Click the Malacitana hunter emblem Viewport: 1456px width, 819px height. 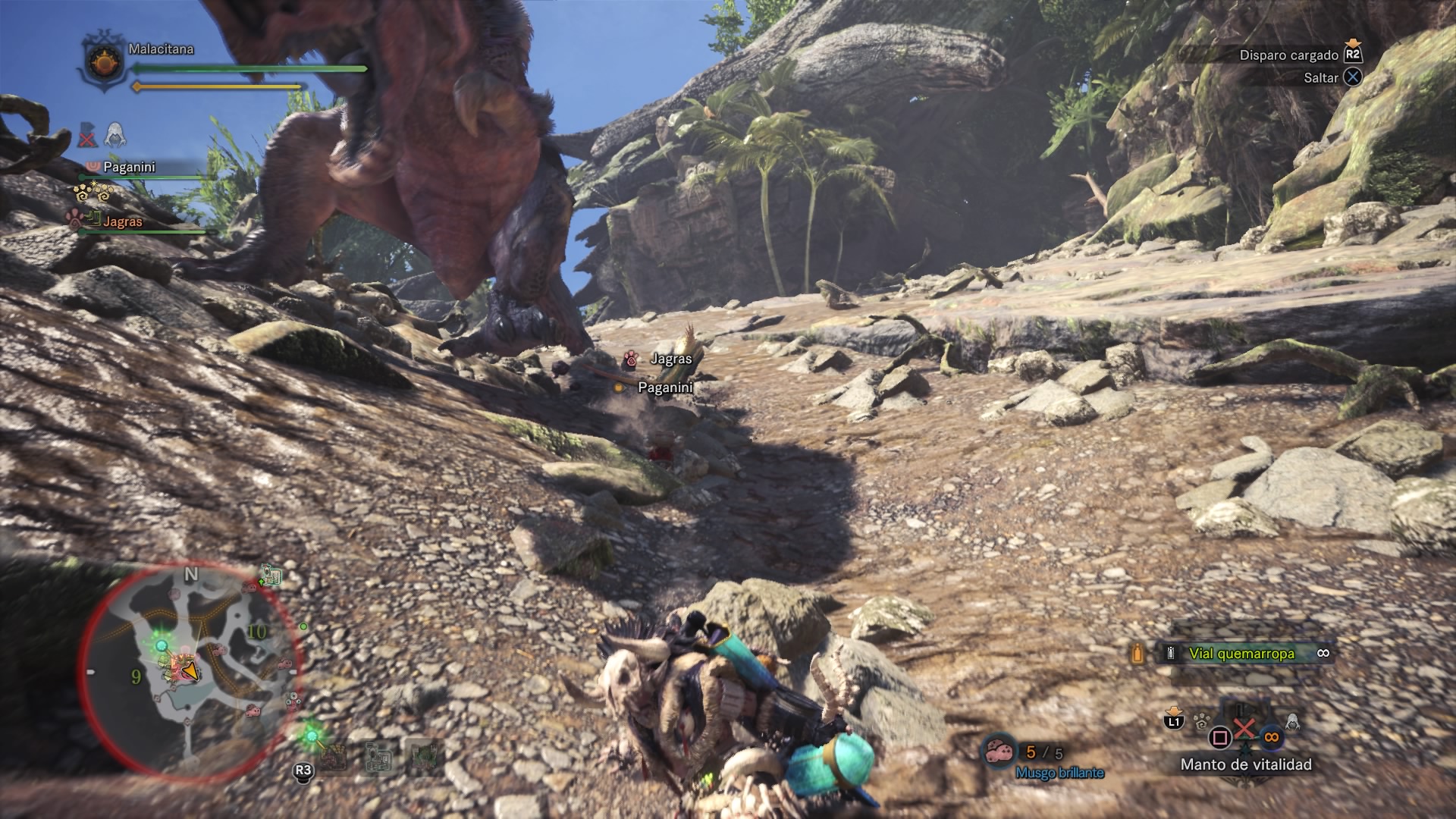pos(104,62)
